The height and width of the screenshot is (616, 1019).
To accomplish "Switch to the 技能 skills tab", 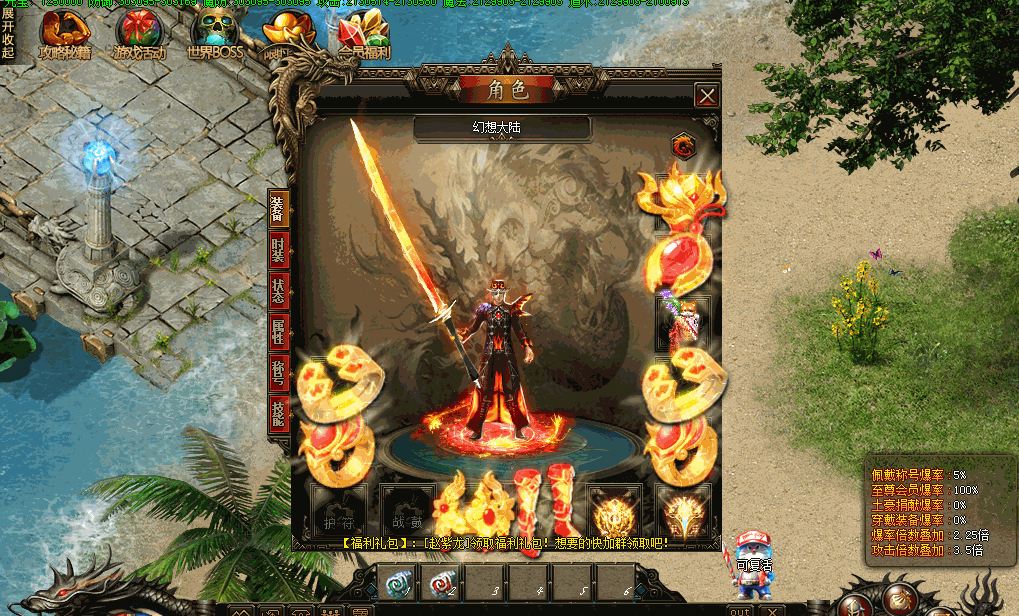I will pos(279,411).
